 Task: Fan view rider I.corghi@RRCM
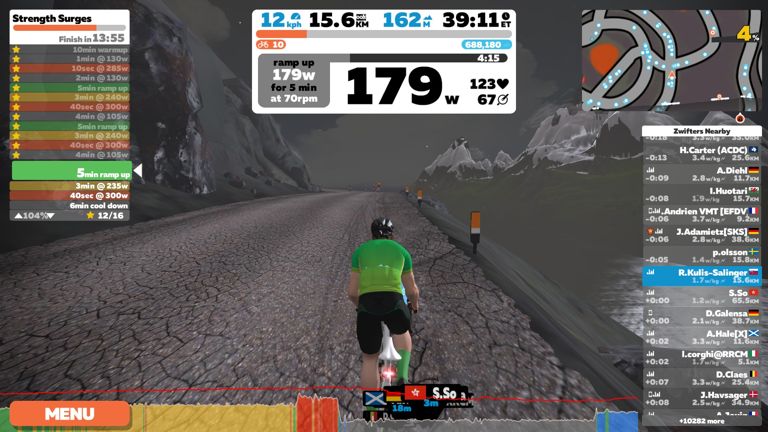pos(700,358)
